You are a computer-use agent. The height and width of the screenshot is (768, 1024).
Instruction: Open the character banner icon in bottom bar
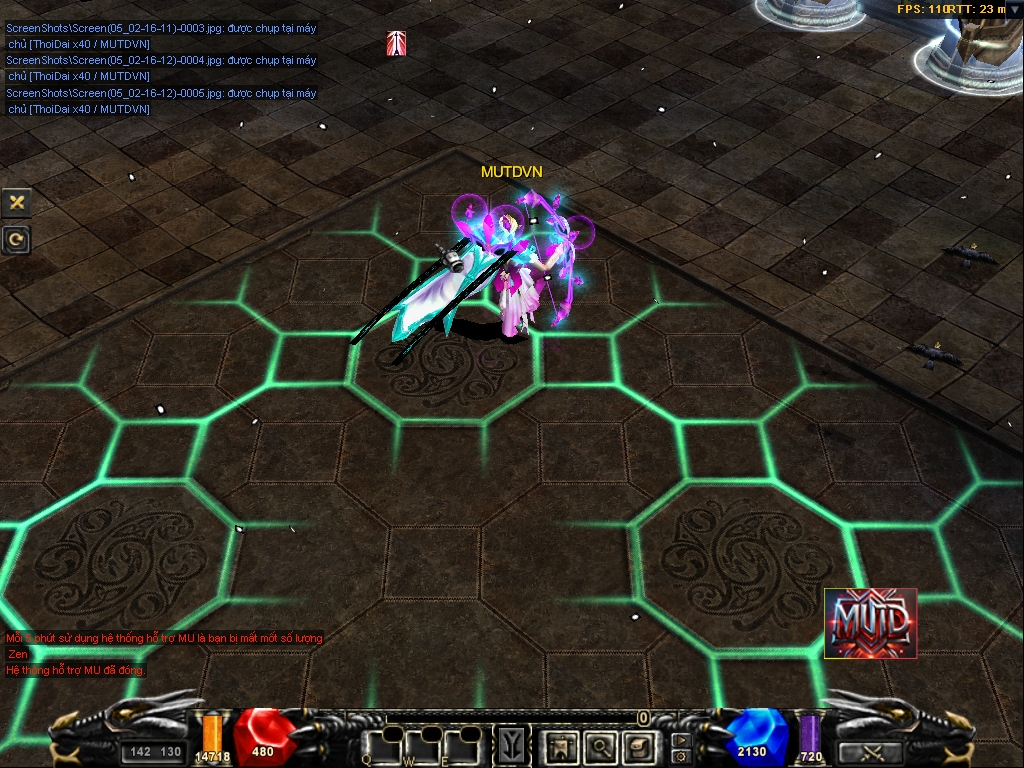pyautogui.click(x=561, y=745)
